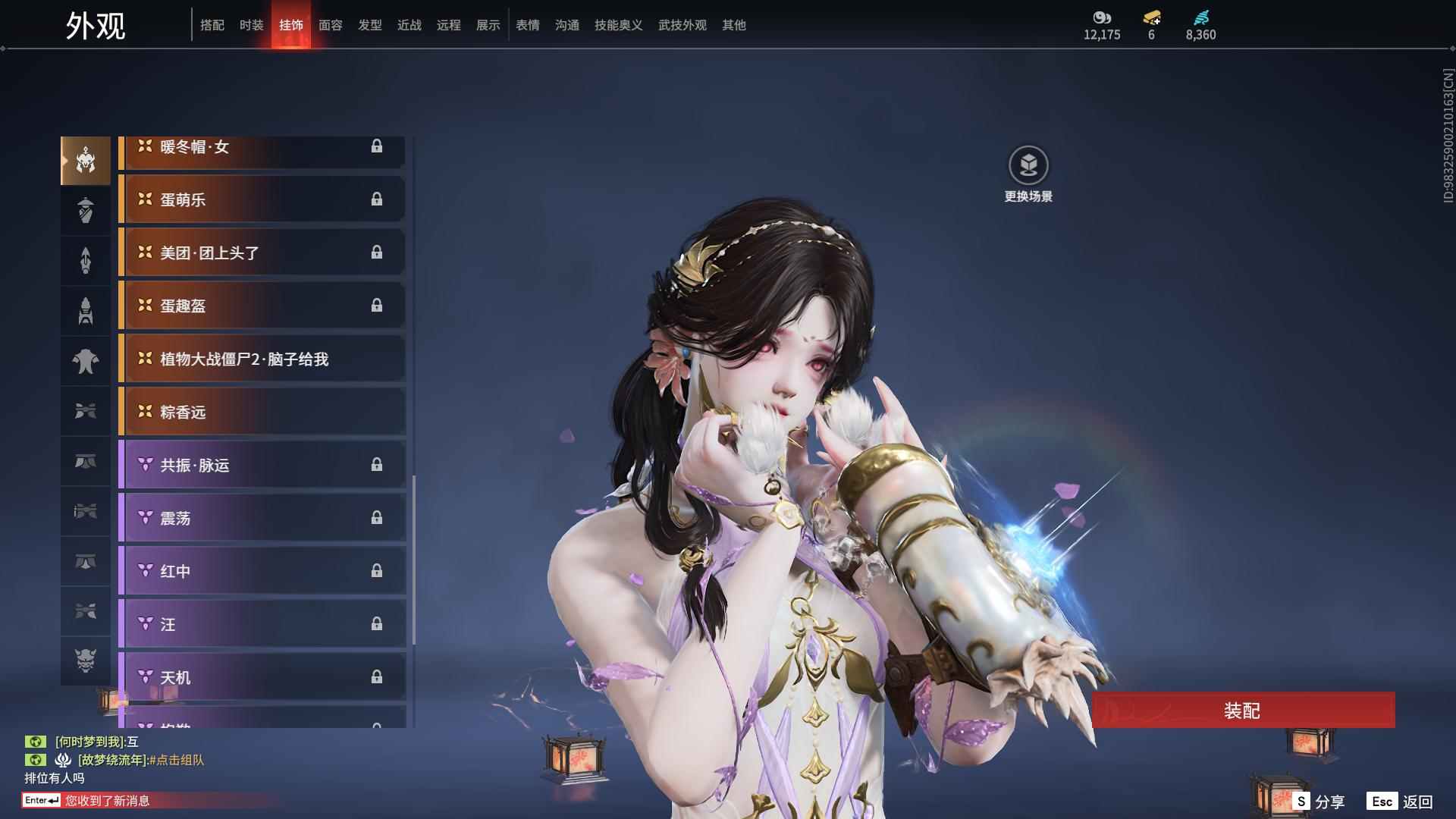This screenshot has width=1456, height=819.
Task: Switch to the 表情 tab
Action: pyautogui.click(x=527, y=25)
